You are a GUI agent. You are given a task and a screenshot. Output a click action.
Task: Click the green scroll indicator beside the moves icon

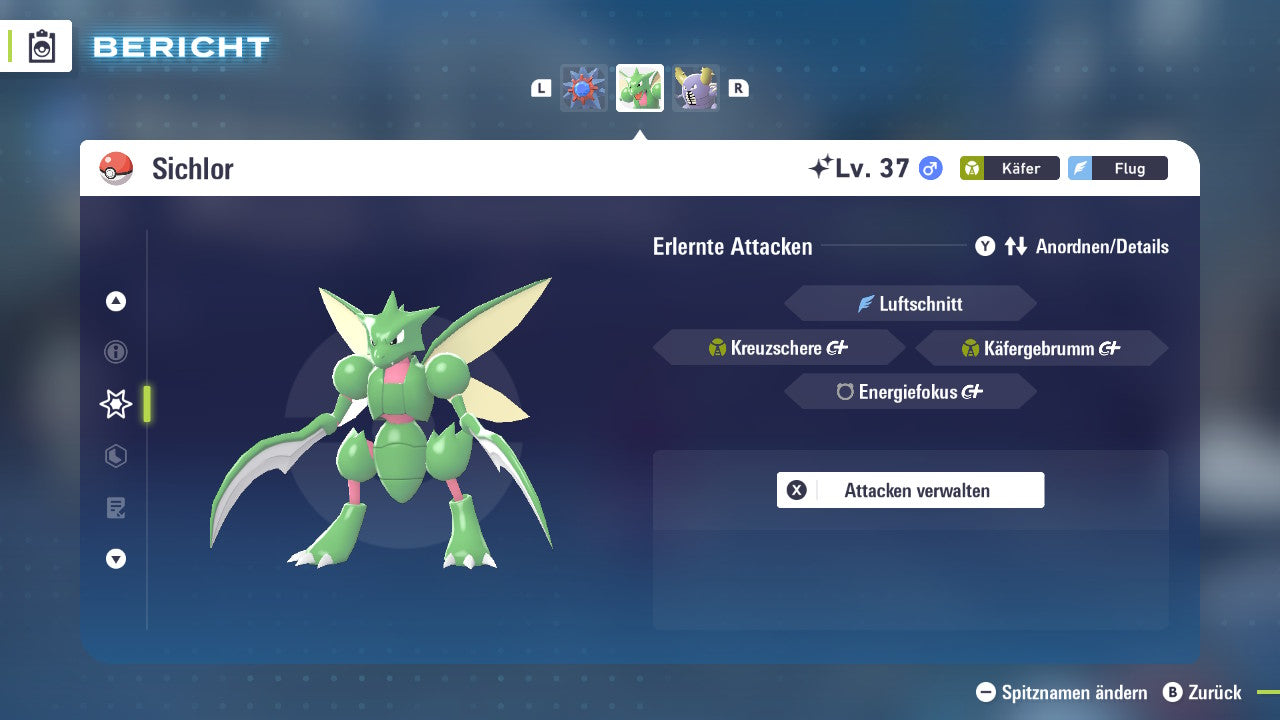pos(145,404)
